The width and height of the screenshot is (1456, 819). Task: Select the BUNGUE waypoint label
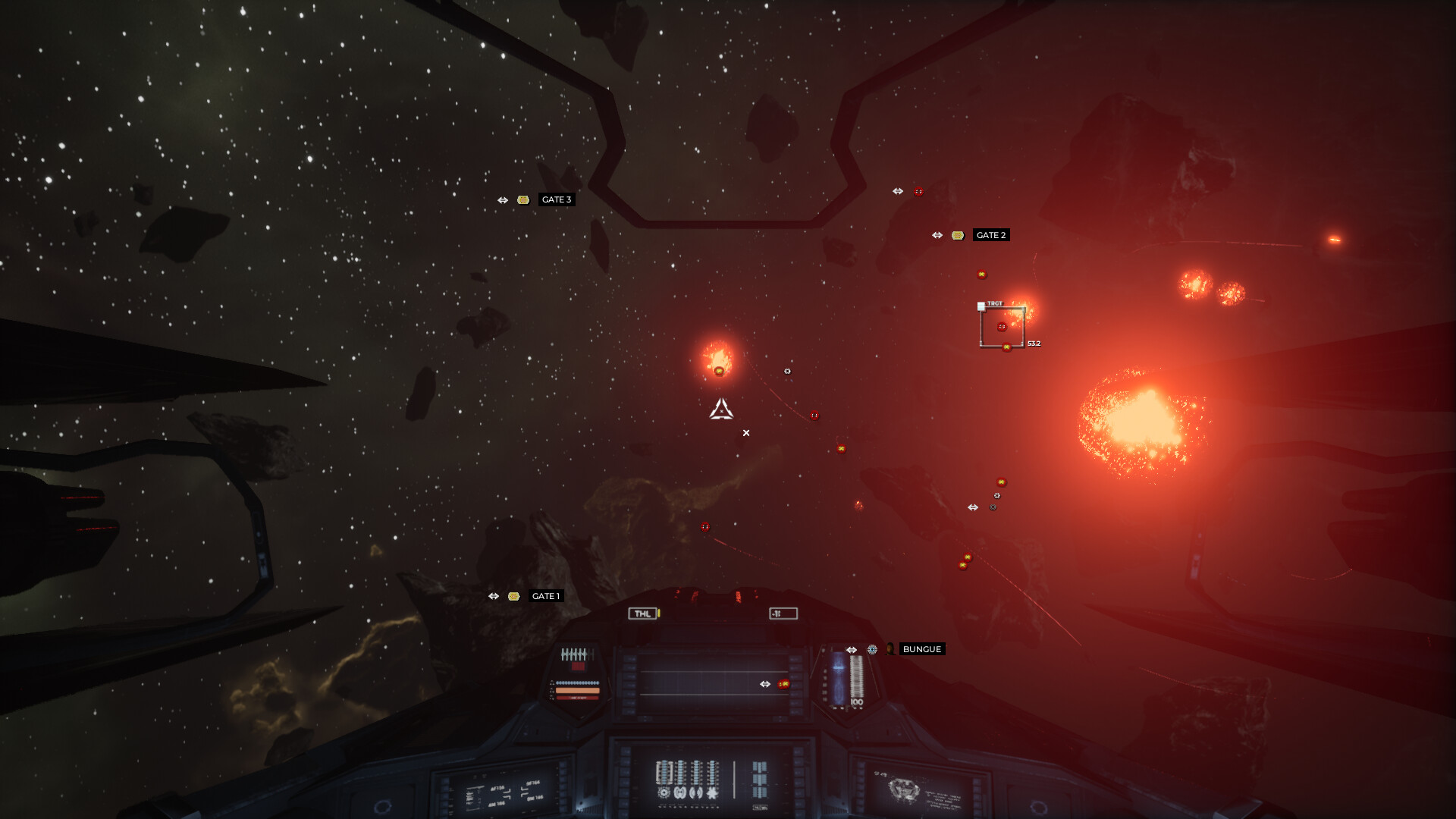pyautogui.click(x=921, y=649)
